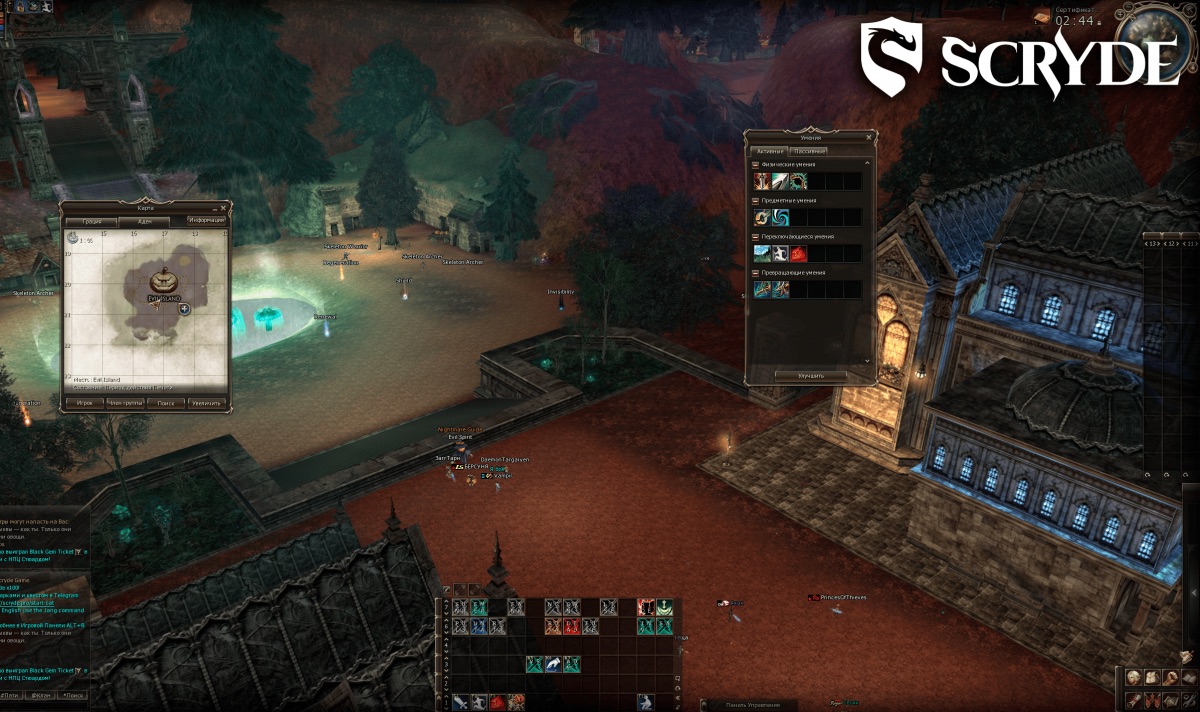Switch to the Грация map tab
Image resolution: width=1200 pixels, height=712 pixels.
coord(91,220)
